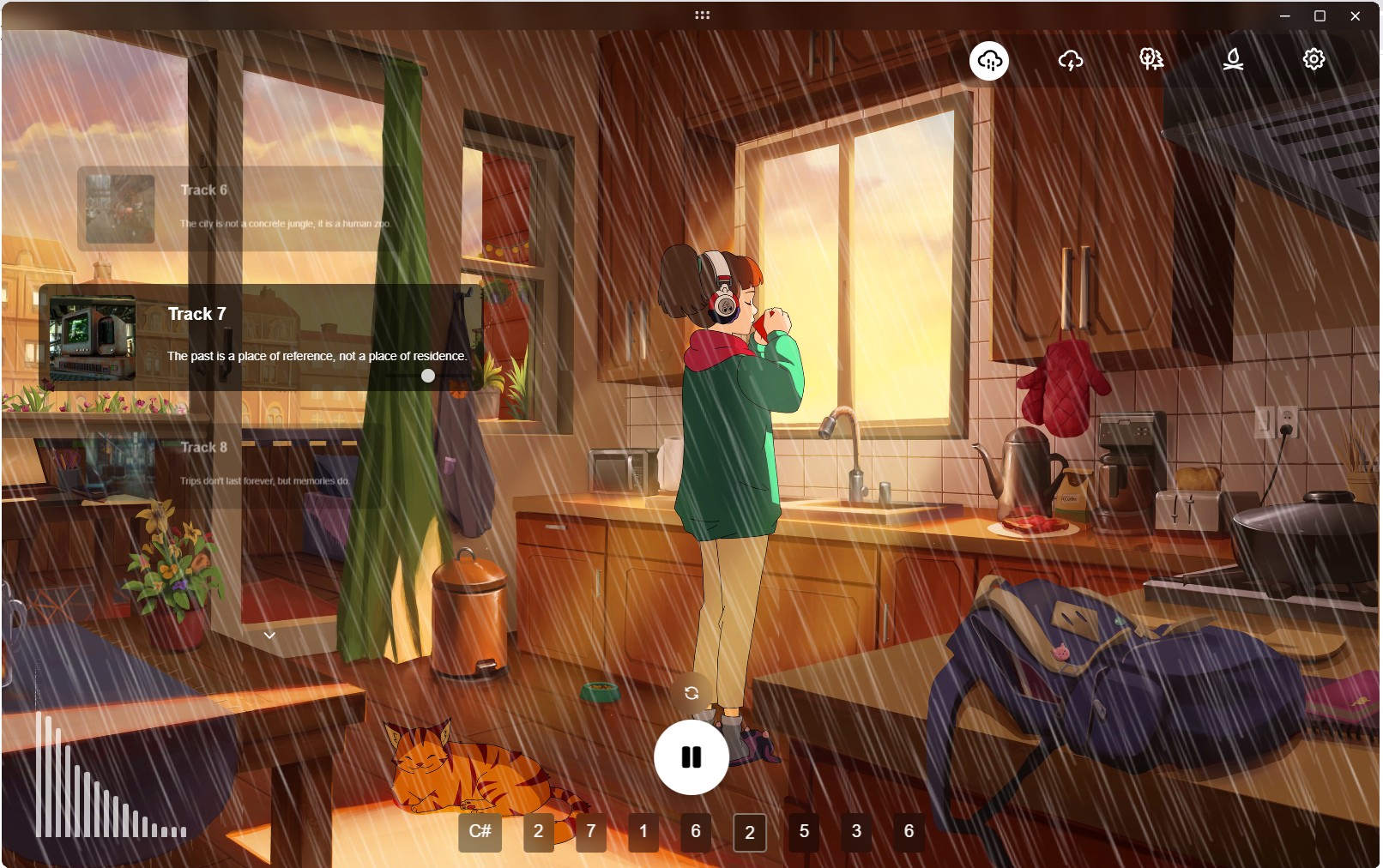Click the Track 7 thumbnail image
The width and height of the screenshot is (1383, 868).
[x=93, y=338]
